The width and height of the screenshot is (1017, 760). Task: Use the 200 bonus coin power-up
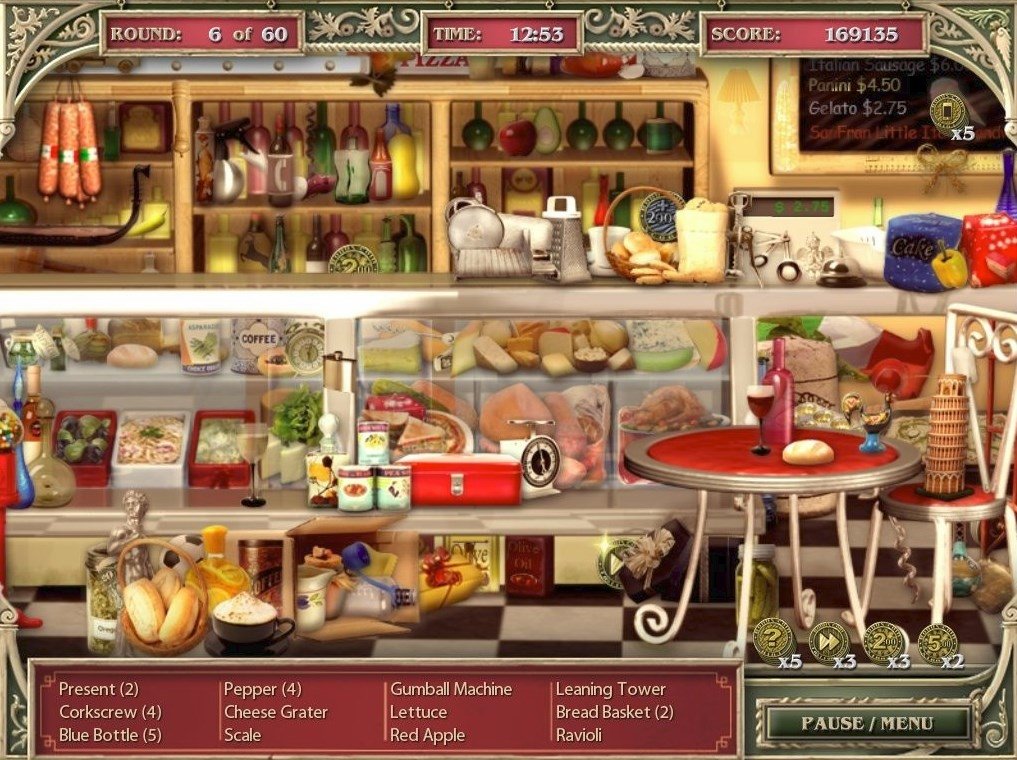[884, 642]
